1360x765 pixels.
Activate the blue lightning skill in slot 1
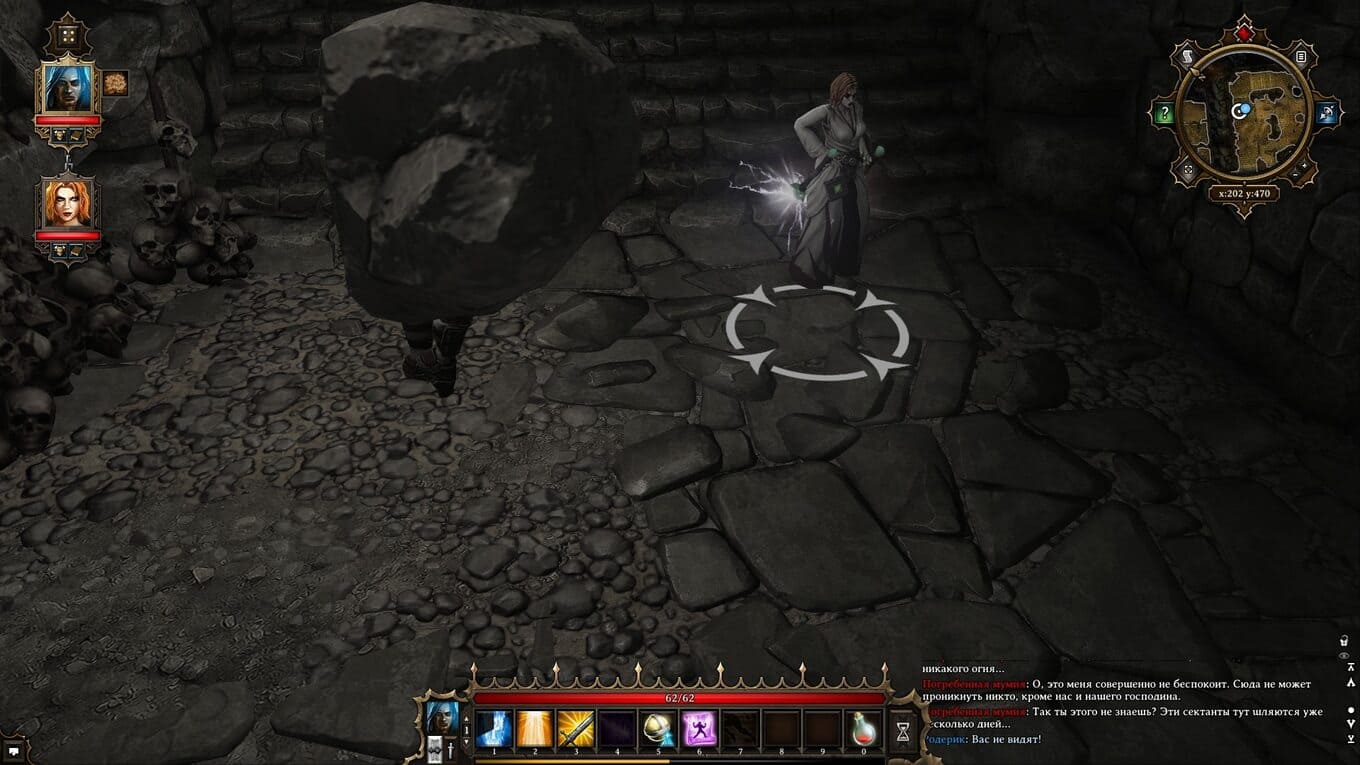click(x=493, y=729)
